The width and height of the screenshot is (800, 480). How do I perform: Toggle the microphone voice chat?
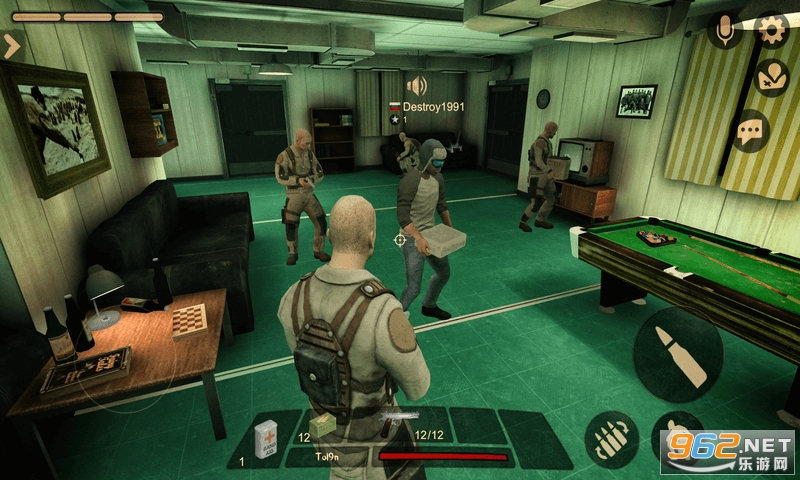(x=725, y=30)
